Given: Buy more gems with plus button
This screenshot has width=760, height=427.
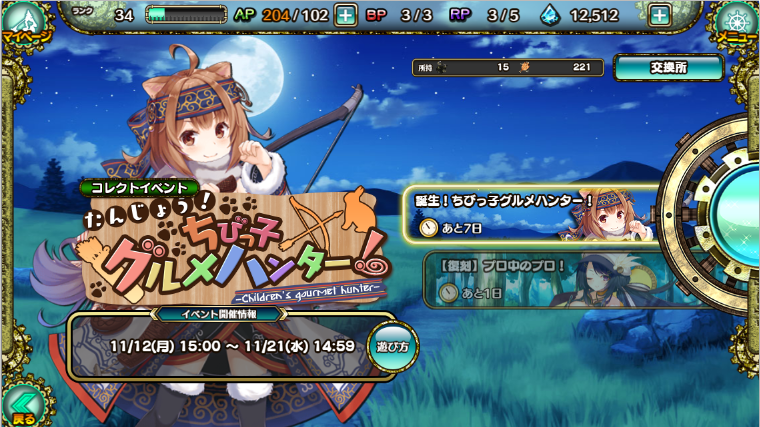Looking at the screenshot, I should 659,15.
